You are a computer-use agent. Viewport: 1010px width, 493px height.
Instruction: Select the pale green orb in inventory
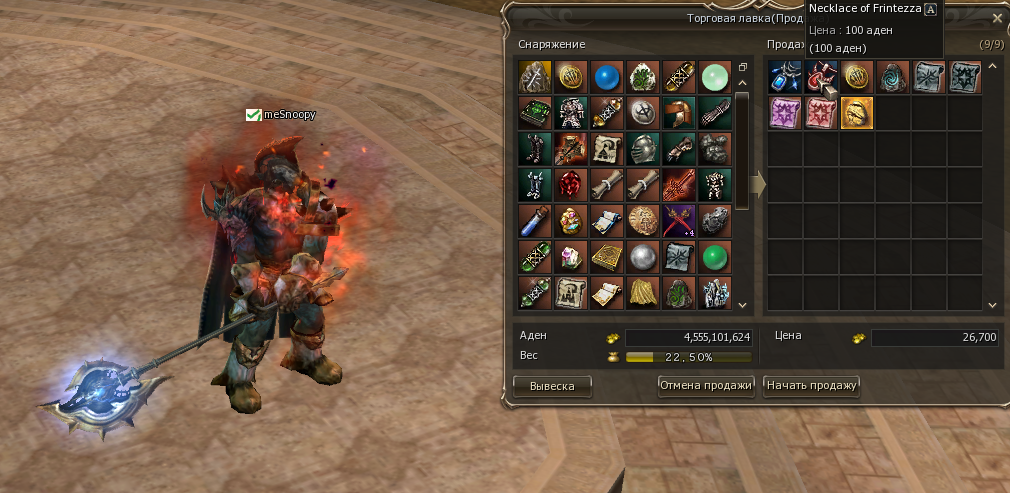coord(714,77)
